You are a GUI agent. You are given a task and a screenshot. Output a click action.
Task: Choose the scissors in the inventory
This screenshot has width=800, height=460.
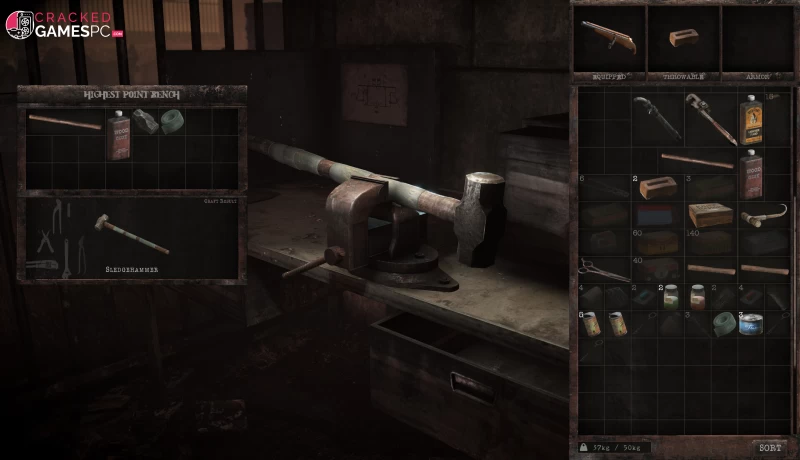tap(601, 268)
